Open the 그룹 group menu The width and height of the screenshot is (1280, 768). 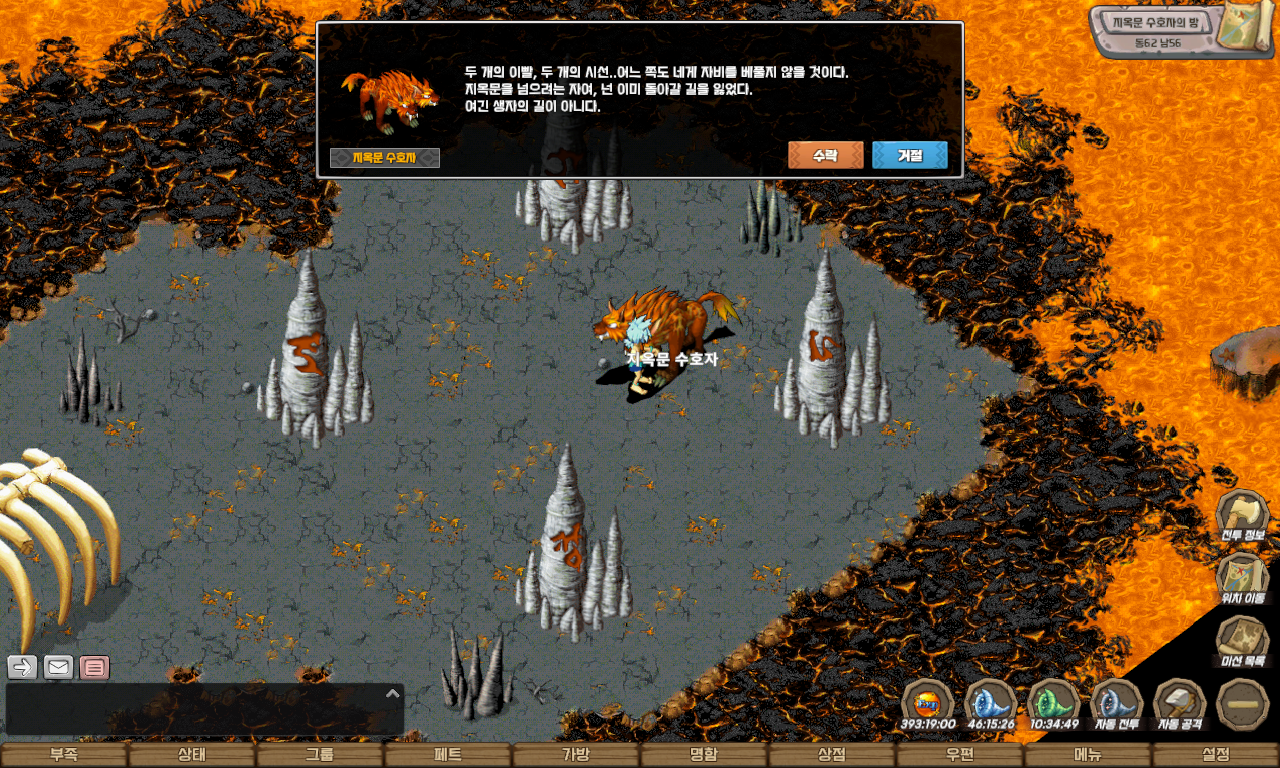(x=320, y=756)
